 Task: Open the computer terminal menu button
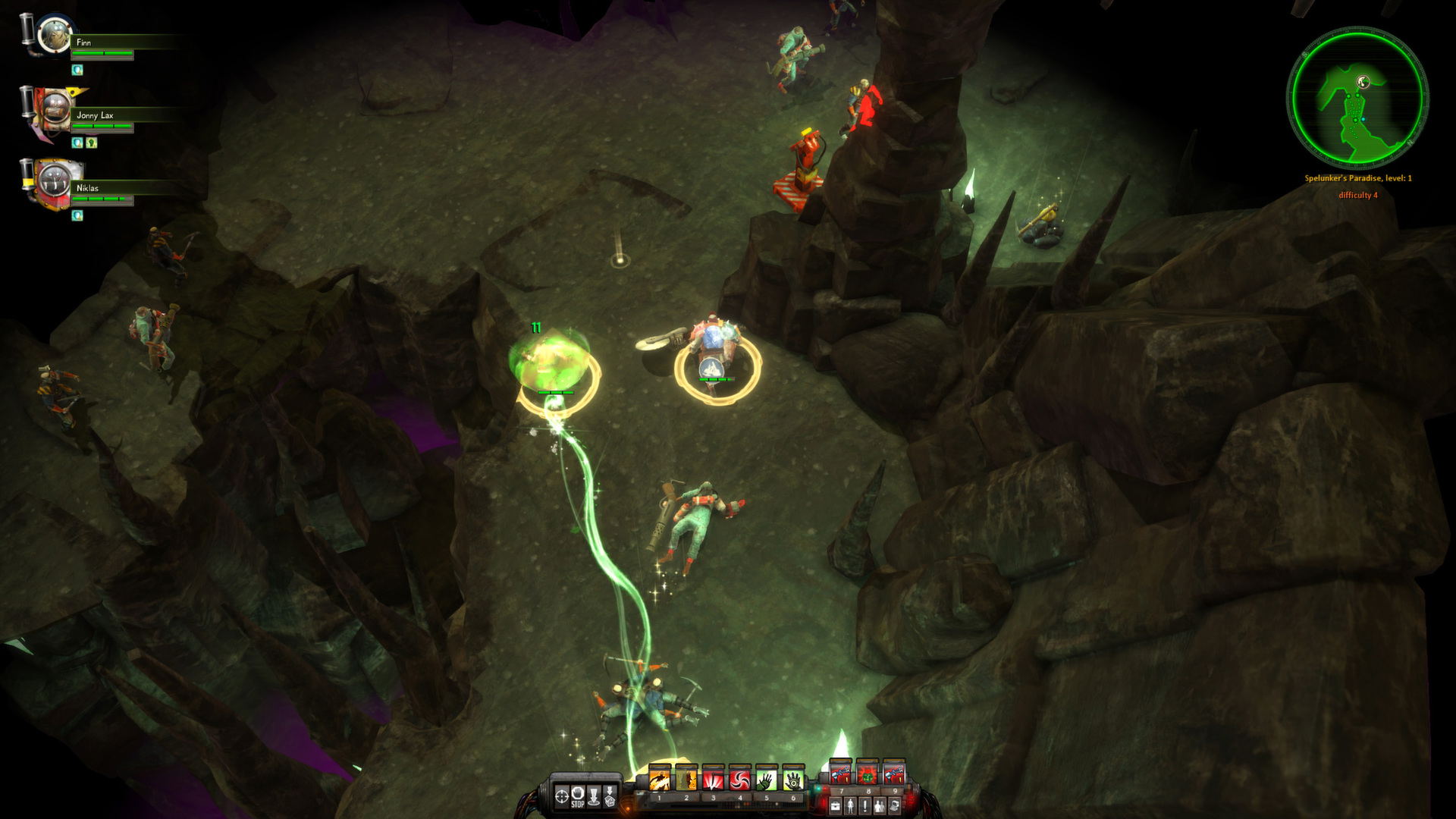(895, 806)
